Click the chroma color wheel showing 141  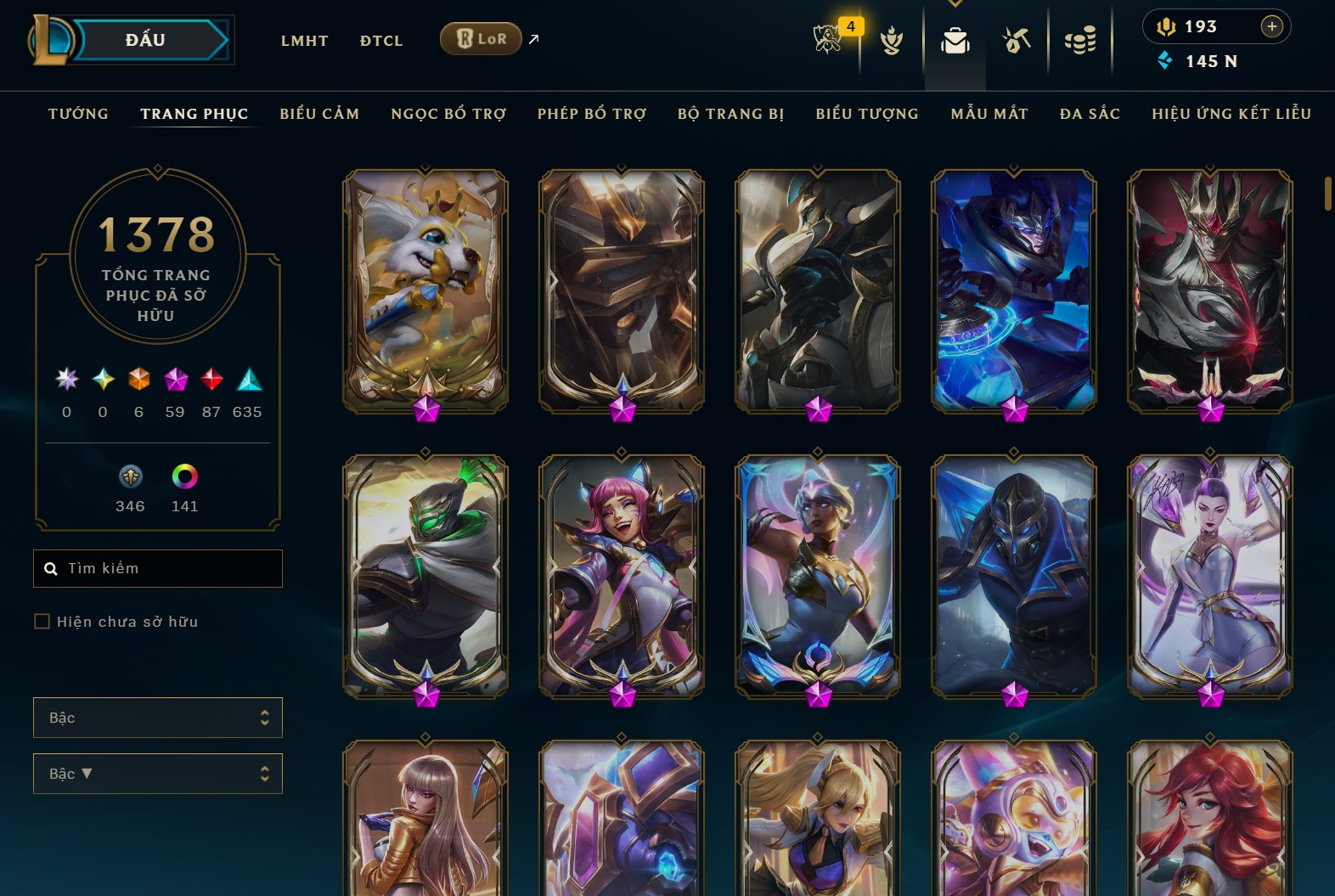[x=184, y=477]
